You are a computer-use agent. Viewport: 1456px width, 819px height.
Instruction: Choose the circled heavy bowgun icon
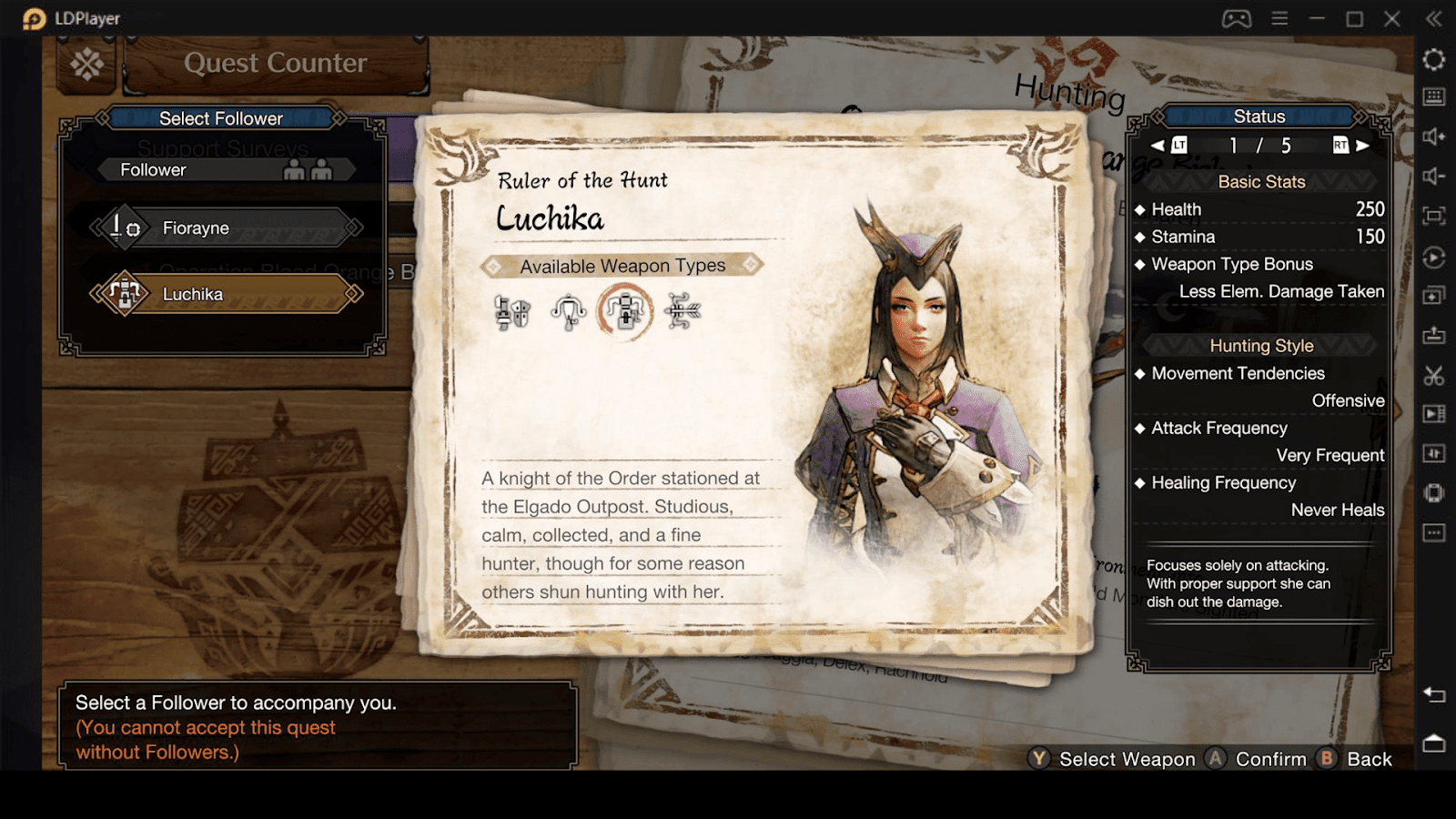coord(625,311)
